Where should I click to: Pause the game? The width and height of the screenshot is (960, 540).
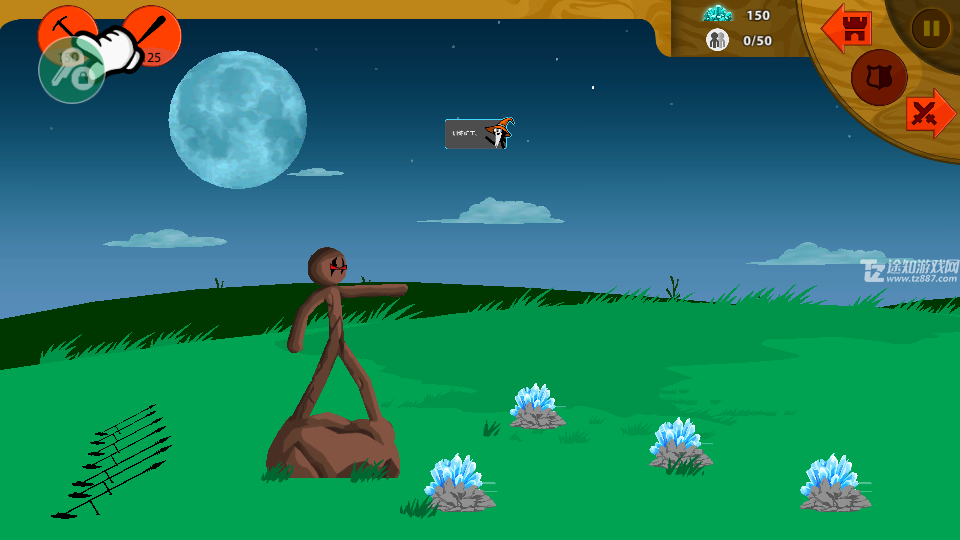(x=931, y=28)
